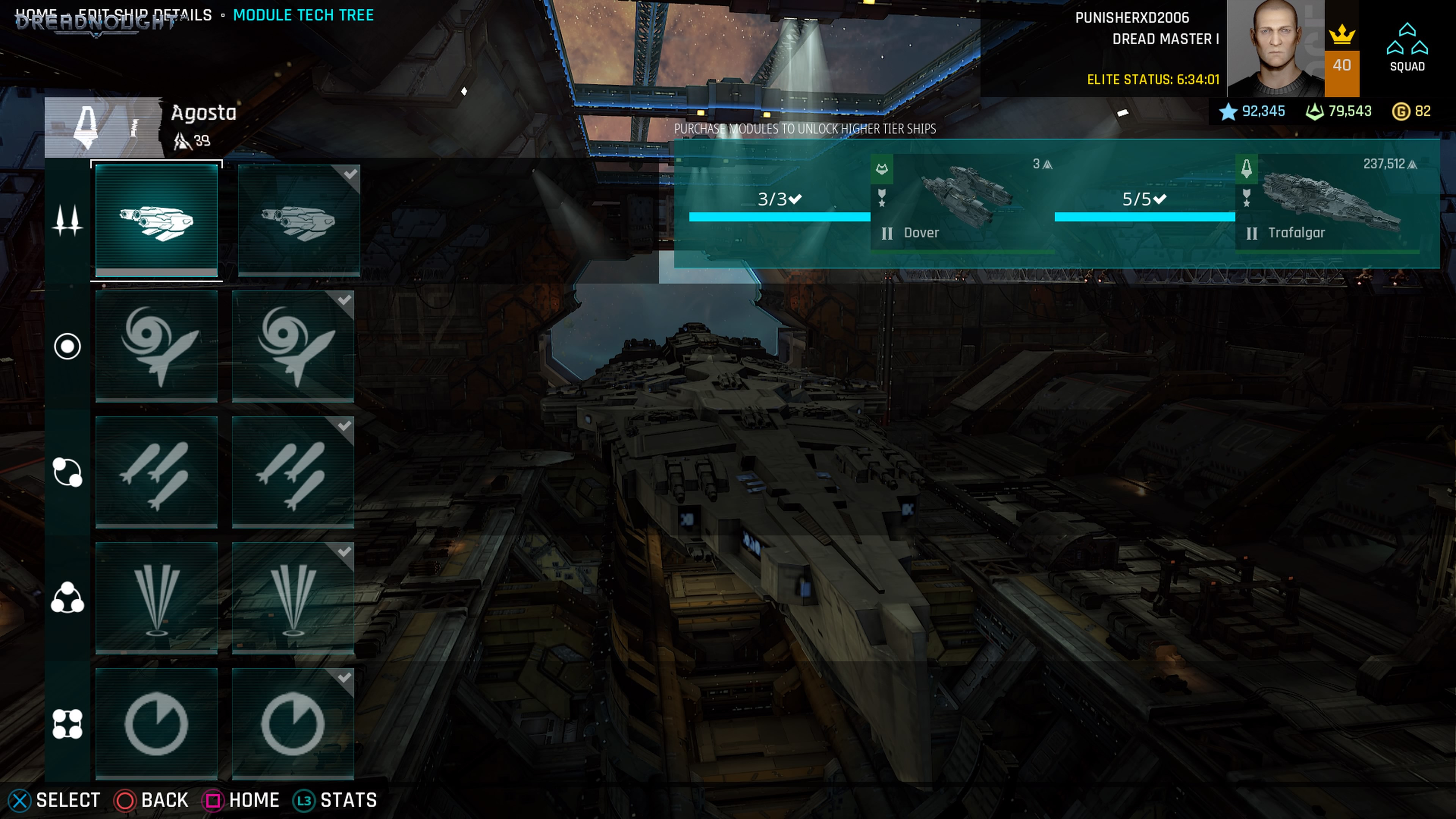This screenshot has width=1456, height=819.
Task: Select the triple missile module without checkmark
Action: (157, 472)
